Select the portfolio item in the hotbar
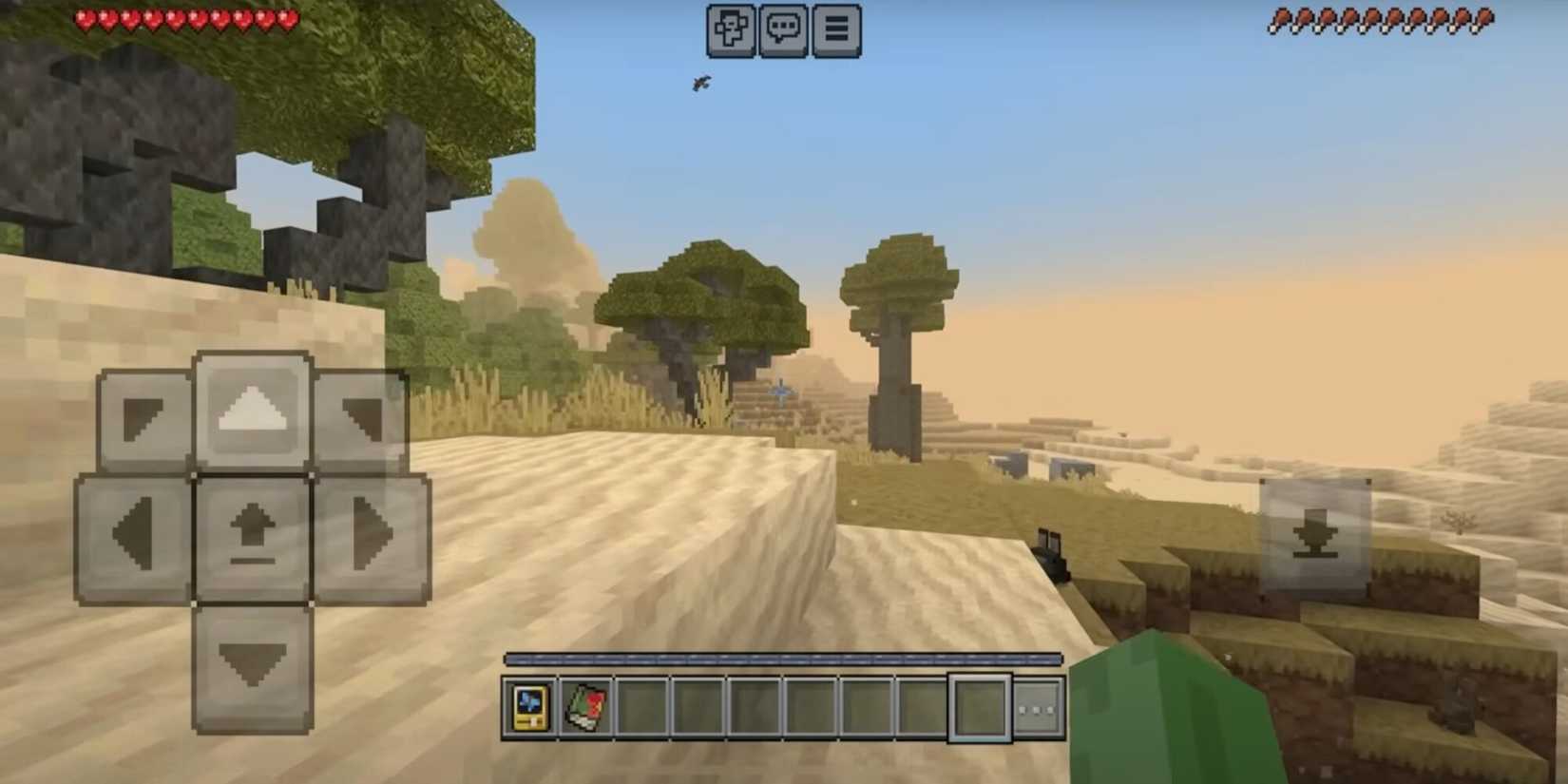The height and width of the screenshot is (784, 1568). [x=531, y=707]
